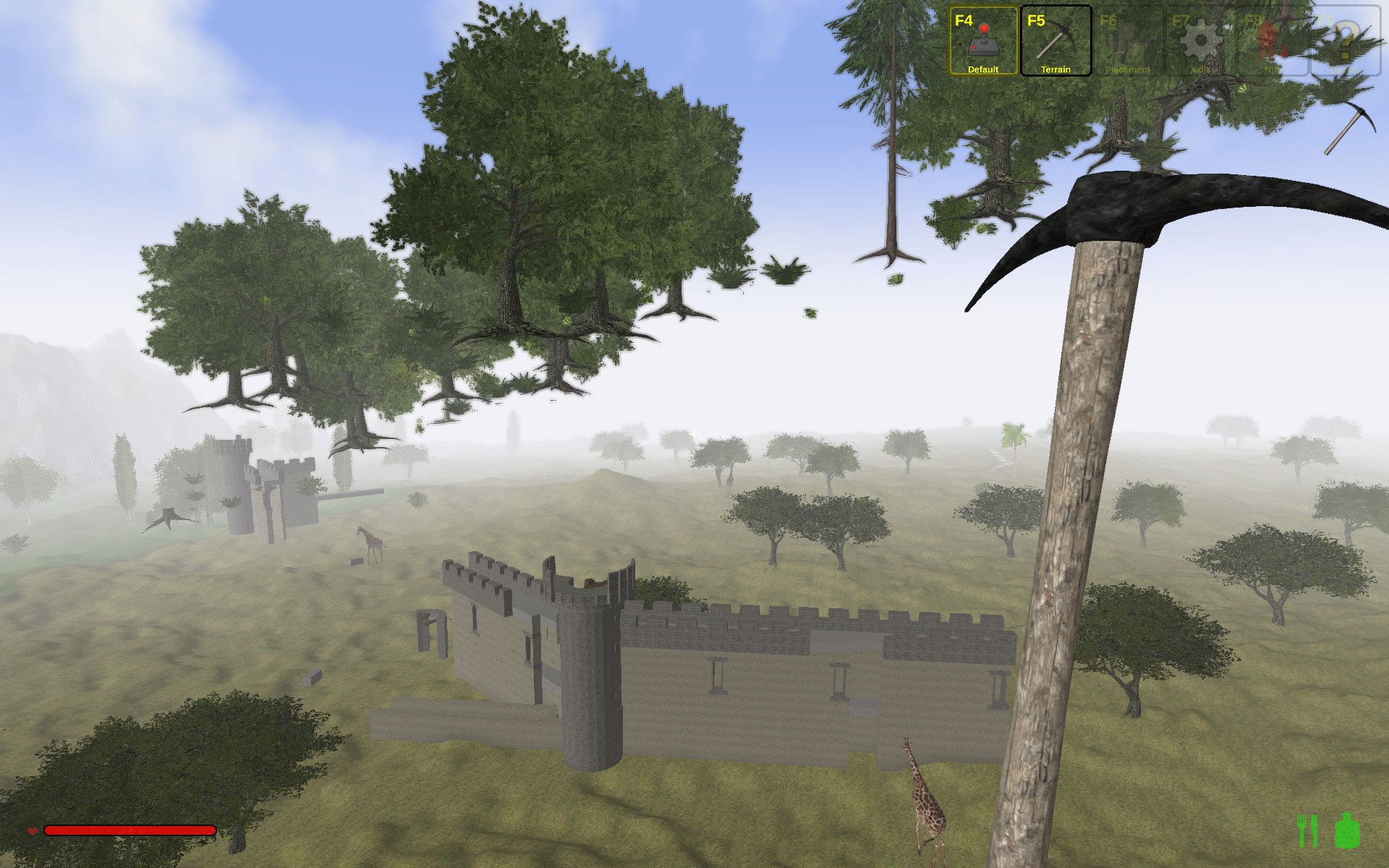Select the Terrain pickaxe mode
The height and width of the screenshot is (868, 1389).
[1055, 41]
